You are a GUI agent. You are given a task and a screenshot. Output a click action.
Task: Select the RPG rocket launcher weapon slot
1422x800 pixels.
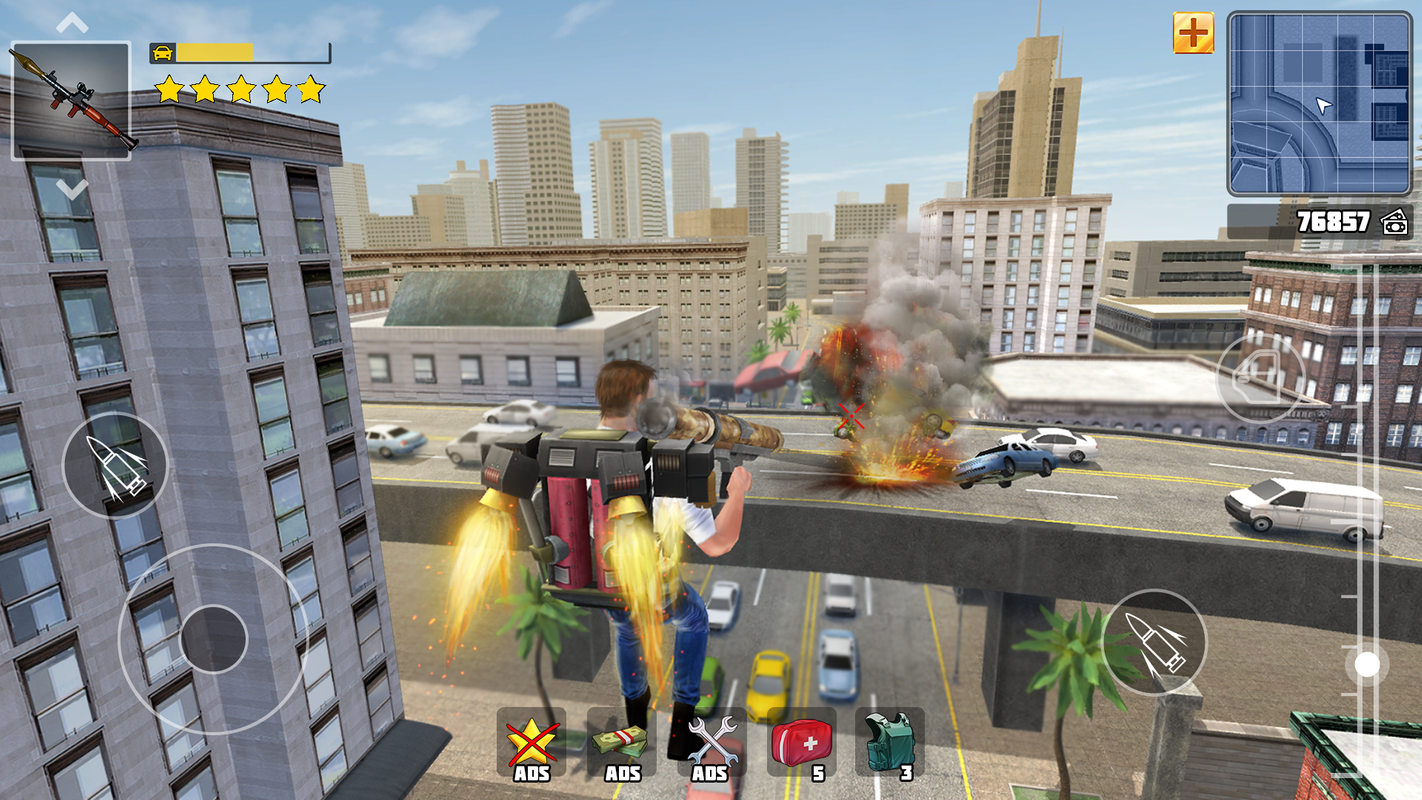[70, 100]
